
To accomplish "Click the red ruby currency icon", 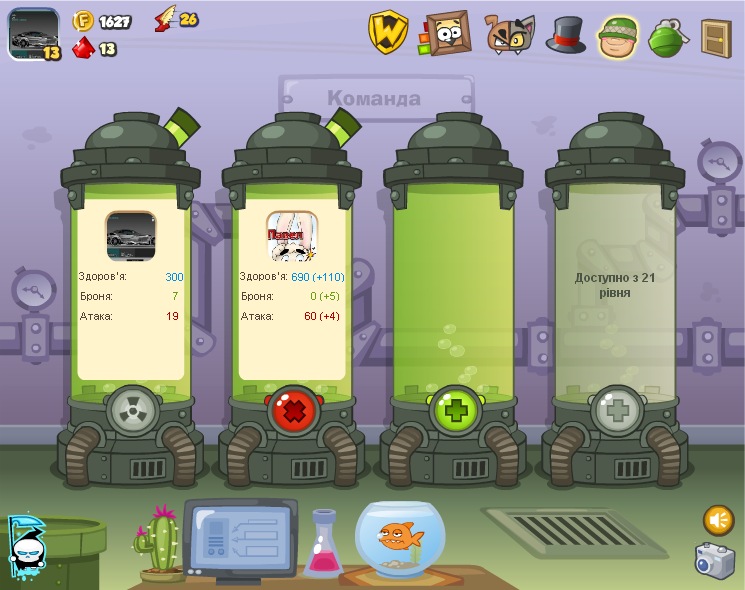I will pyautogui.click(x=83, y=47).
